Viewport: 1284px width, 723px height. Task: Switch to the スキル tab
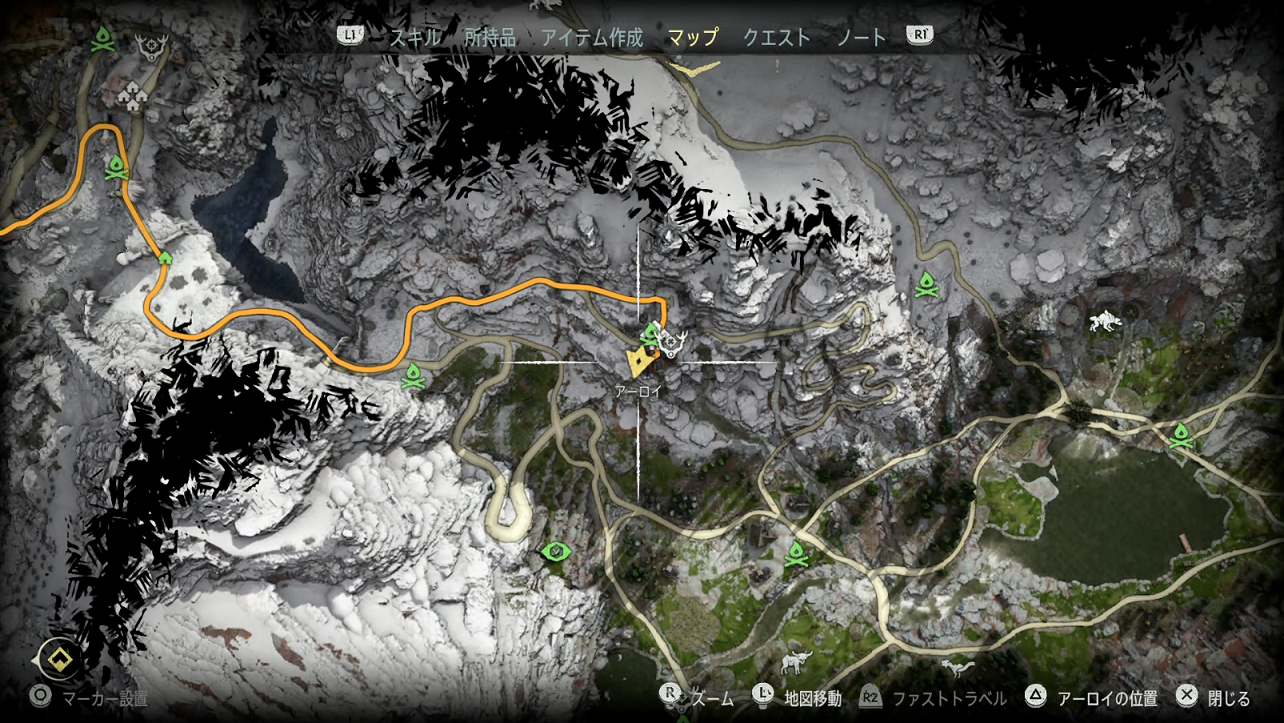(x=414, y=38)
